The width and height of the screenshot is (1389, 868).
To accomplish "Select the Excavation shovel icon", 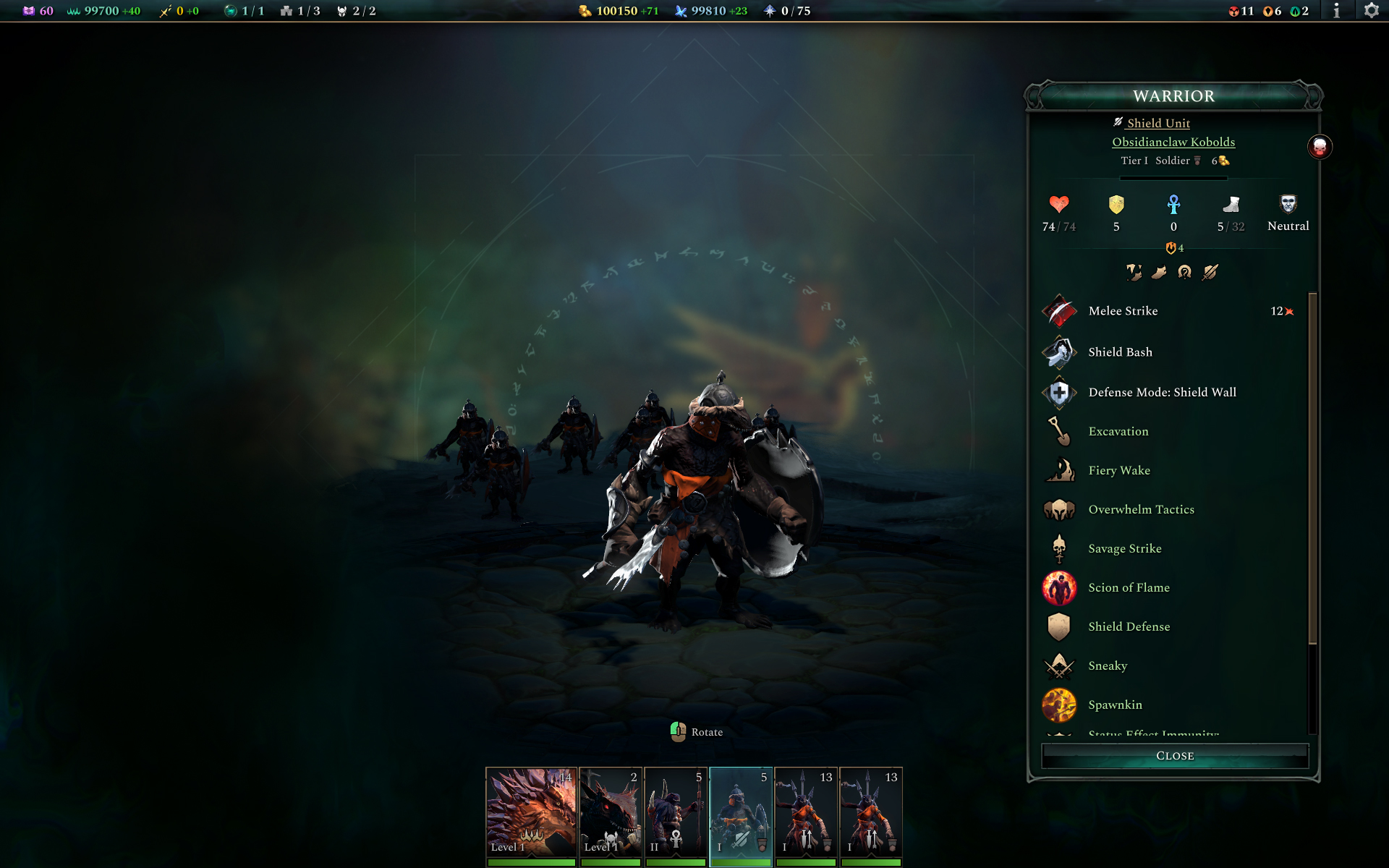I will (x=1059, y=431).
